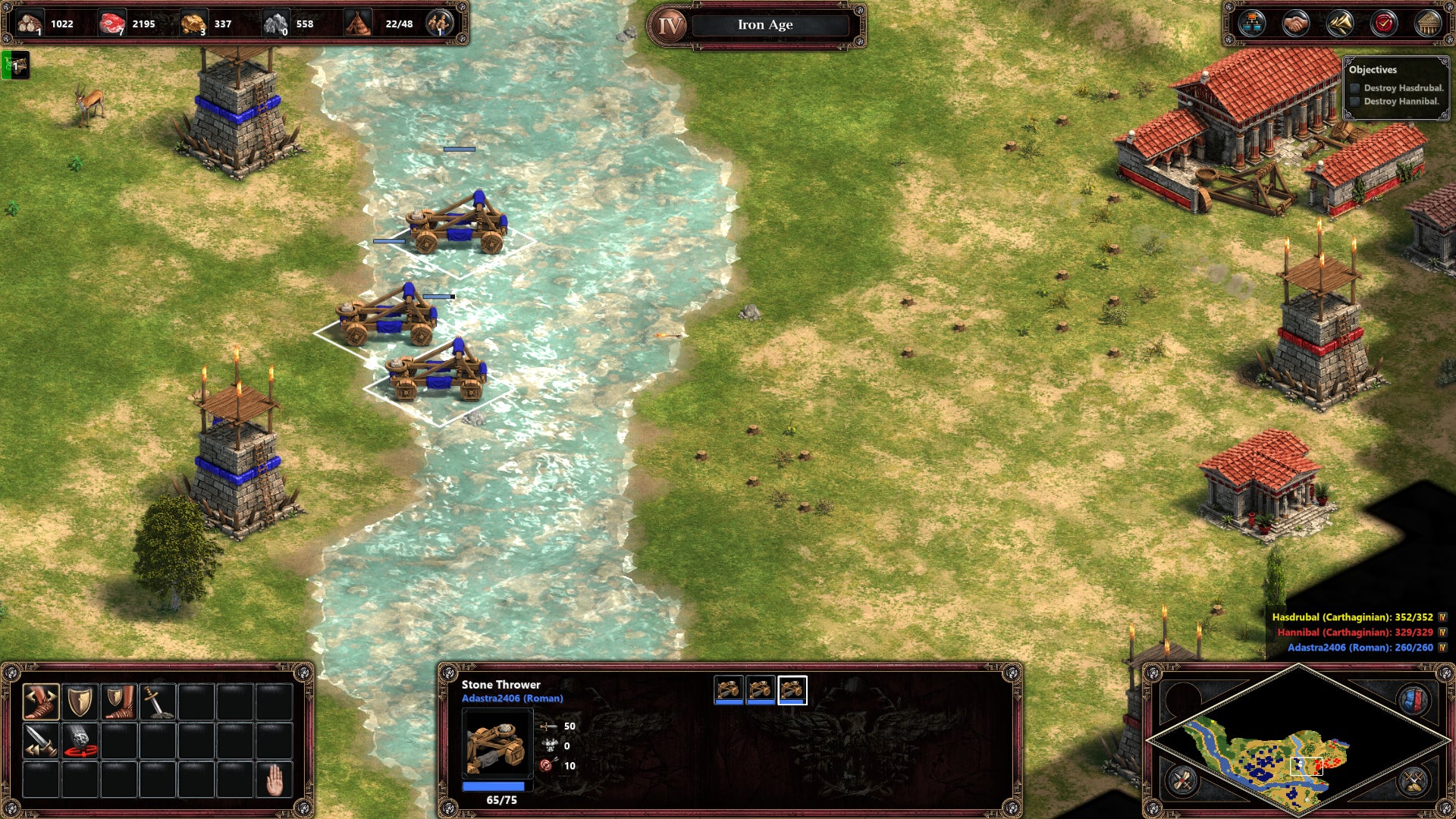Expand control group 1 banner top left
Viewport: 1456px width, 819px height.
click(14, 65)
